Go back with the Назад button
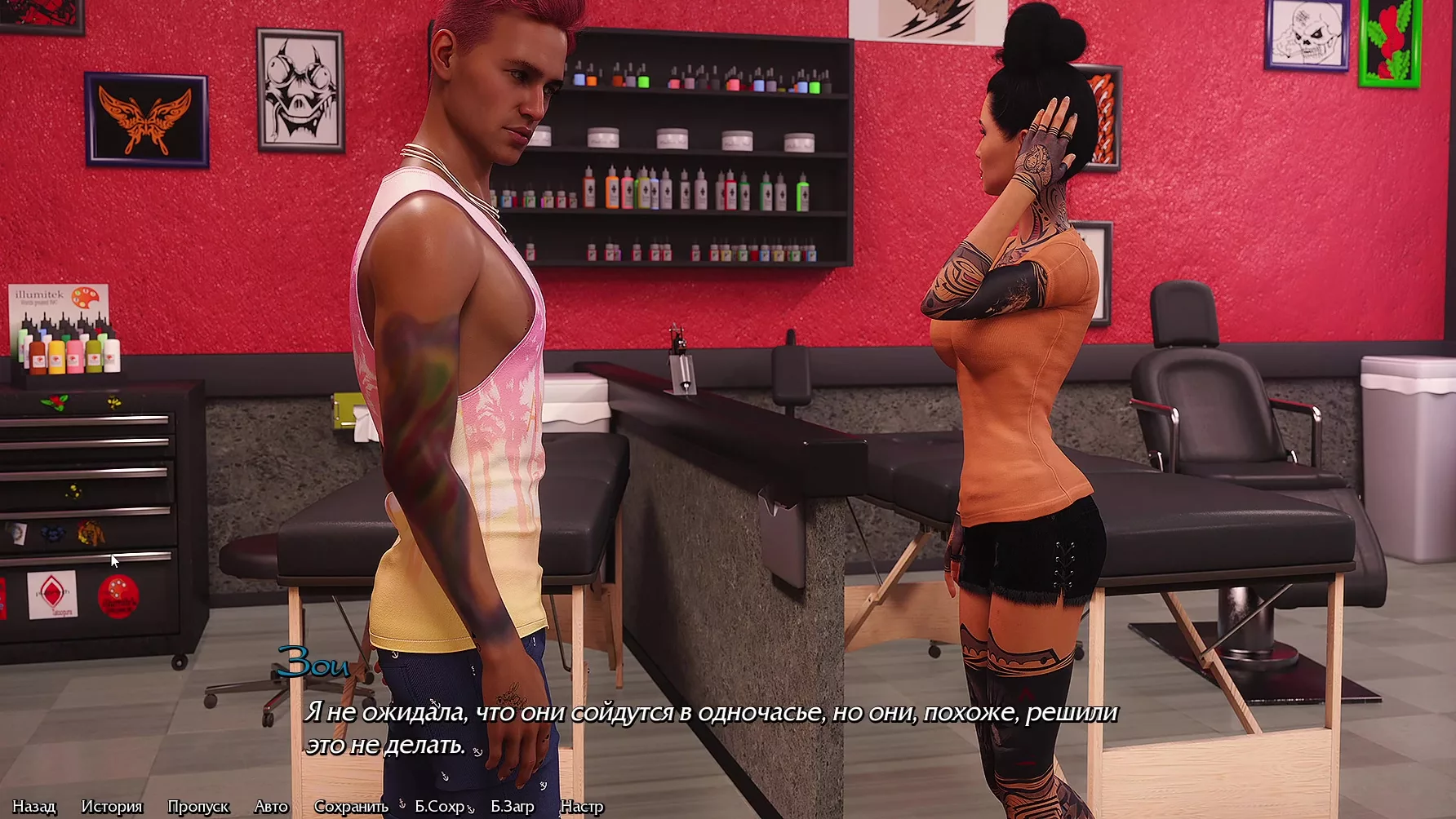Viewport: 1456px width, 819px height. pos(34,807)
